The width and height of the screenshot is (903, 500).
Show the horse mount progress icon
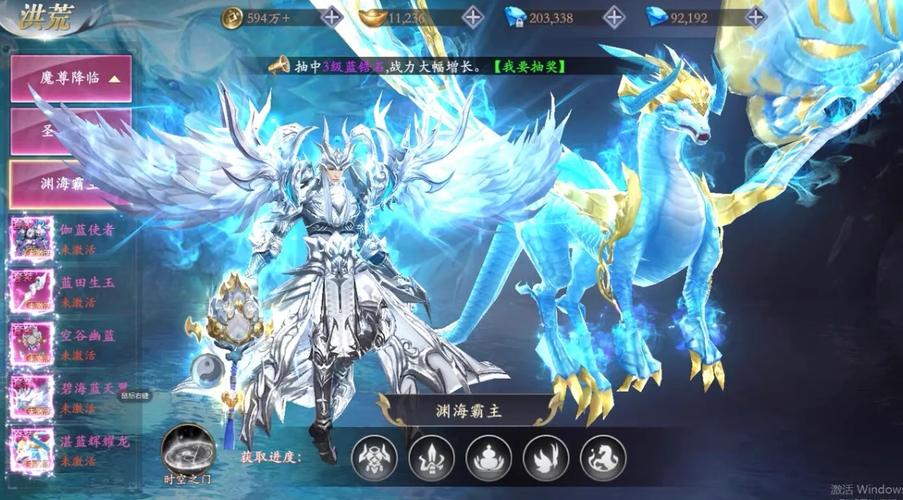602,458
